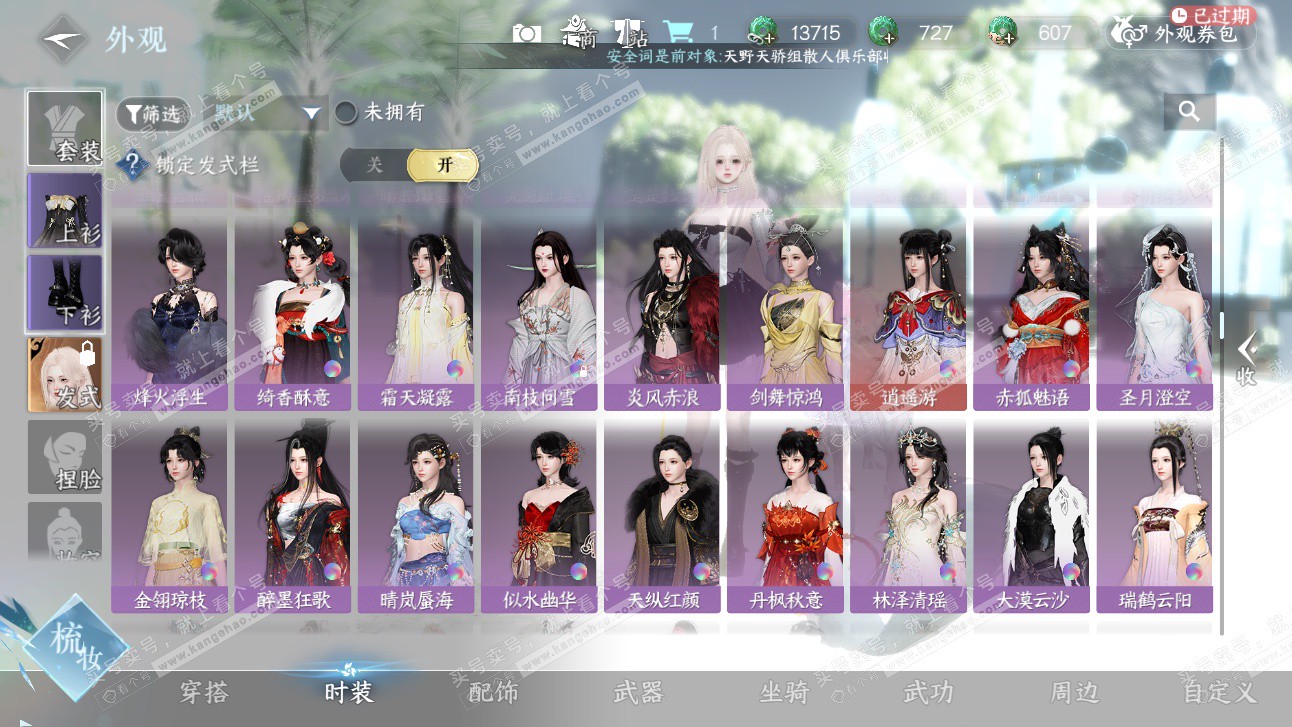Switch to the 坐骑 mount tab
This screenshot has height=727, width=1292.
pos(783,692)
